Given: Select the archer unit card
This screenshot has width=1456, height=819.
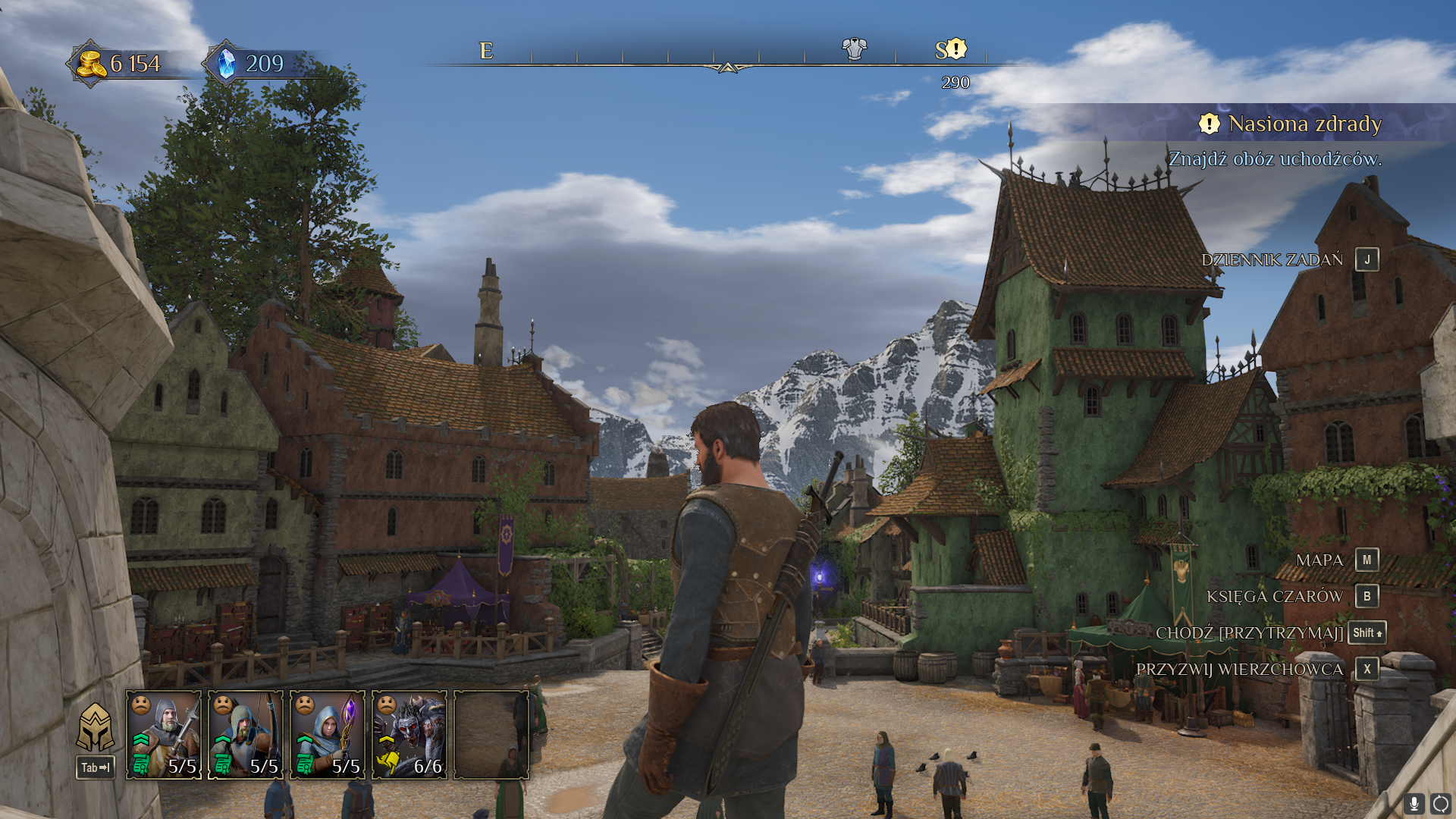Looking at the screenshot, I should [x=246, y=734].
